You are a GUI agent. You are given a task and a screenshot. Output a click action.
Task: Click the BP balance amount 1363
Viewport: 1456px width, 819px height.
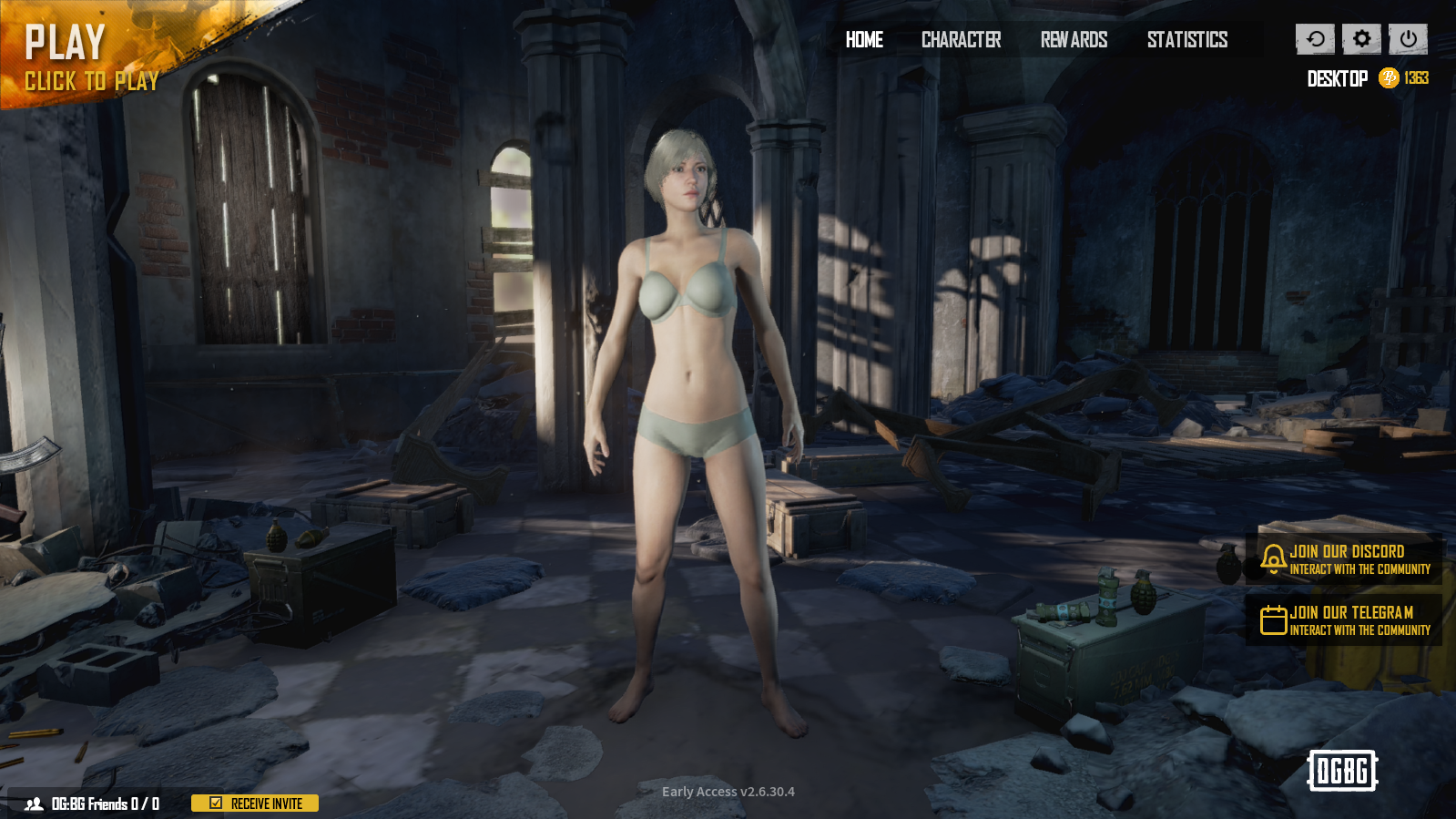[x=1416, y=77]
